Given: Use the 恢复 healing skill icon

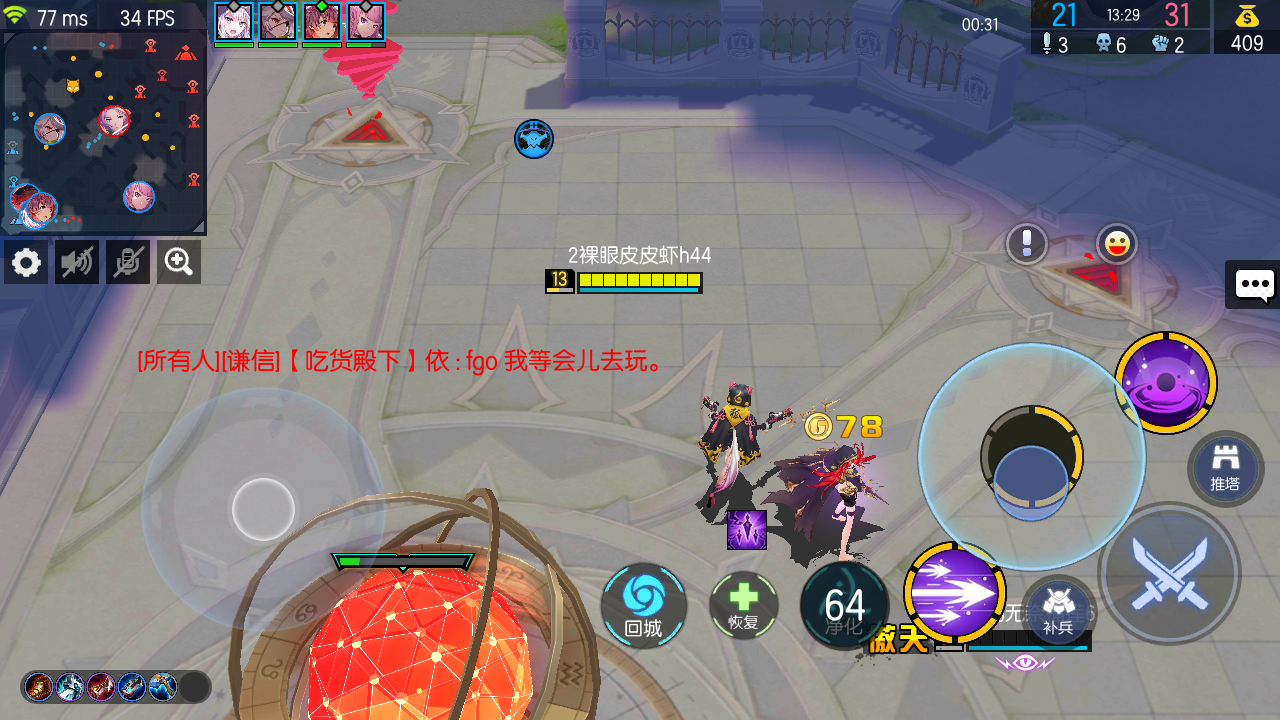Looking at the screenshot, I should click(743, 604).
